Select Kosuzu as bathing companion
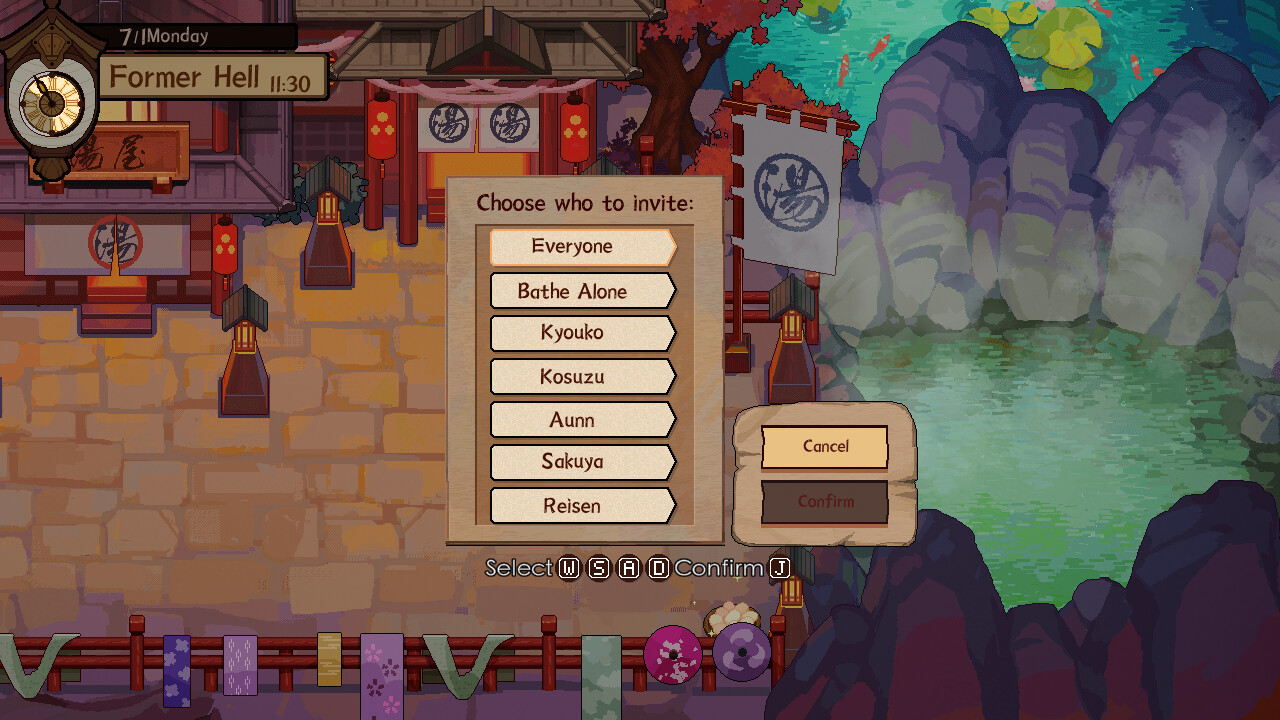This screenshot has width=1280, height=720. [x=582, y=377]
